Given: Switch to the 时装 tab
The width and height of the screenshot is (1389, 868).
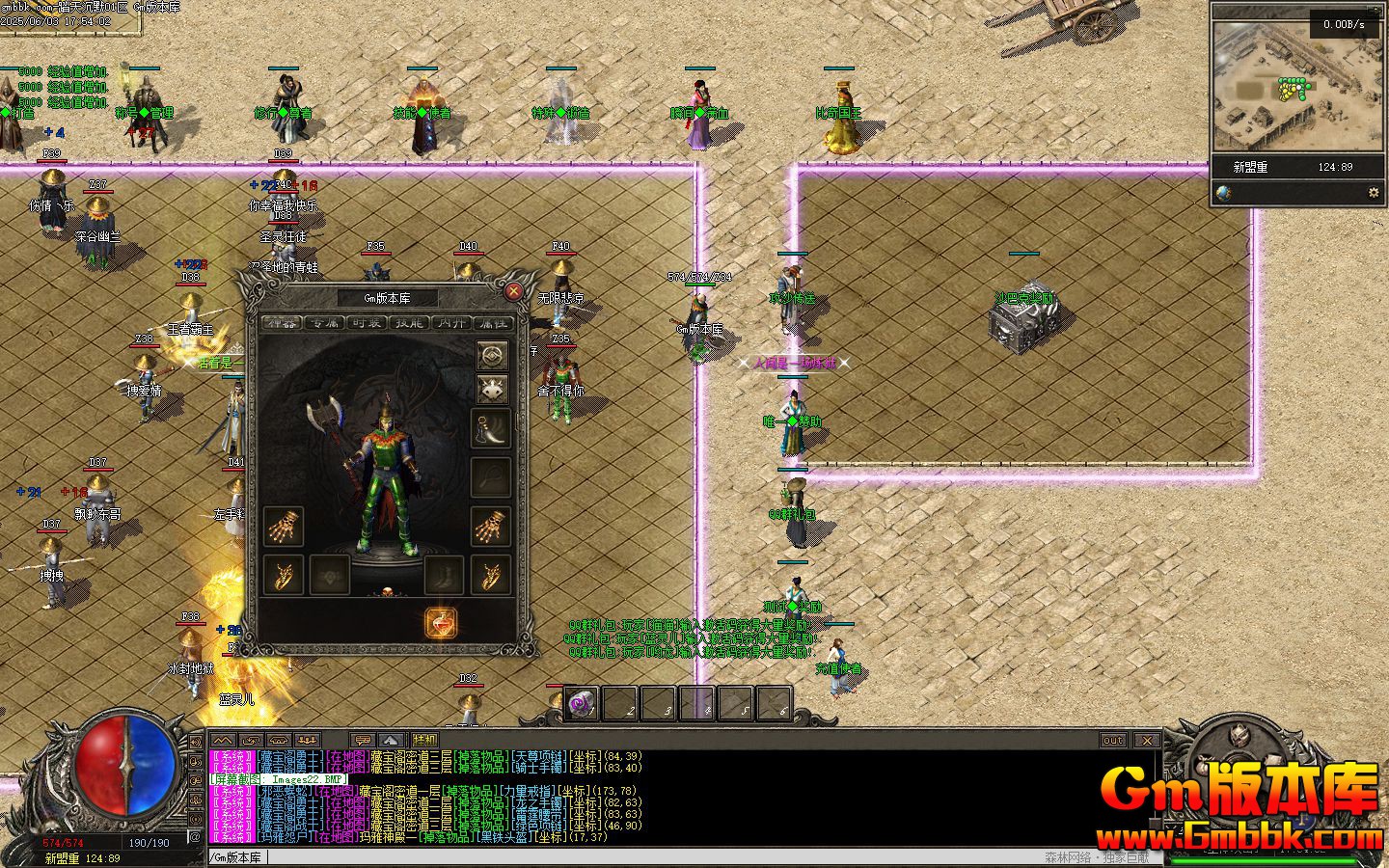Looking at the screenshot, I should (366, 323).
